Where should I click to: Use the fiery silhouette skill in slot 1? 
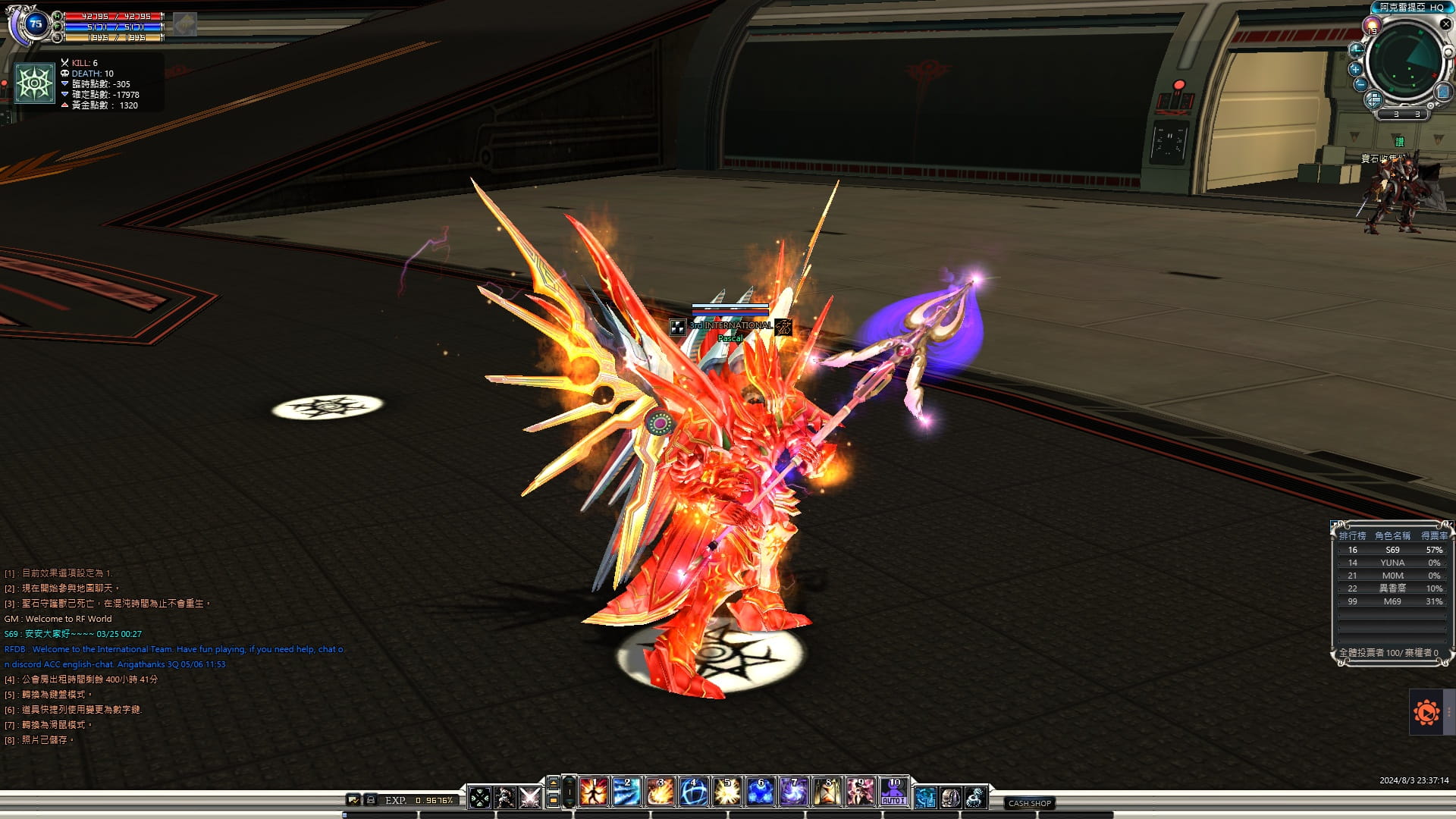tap(594, 792)
